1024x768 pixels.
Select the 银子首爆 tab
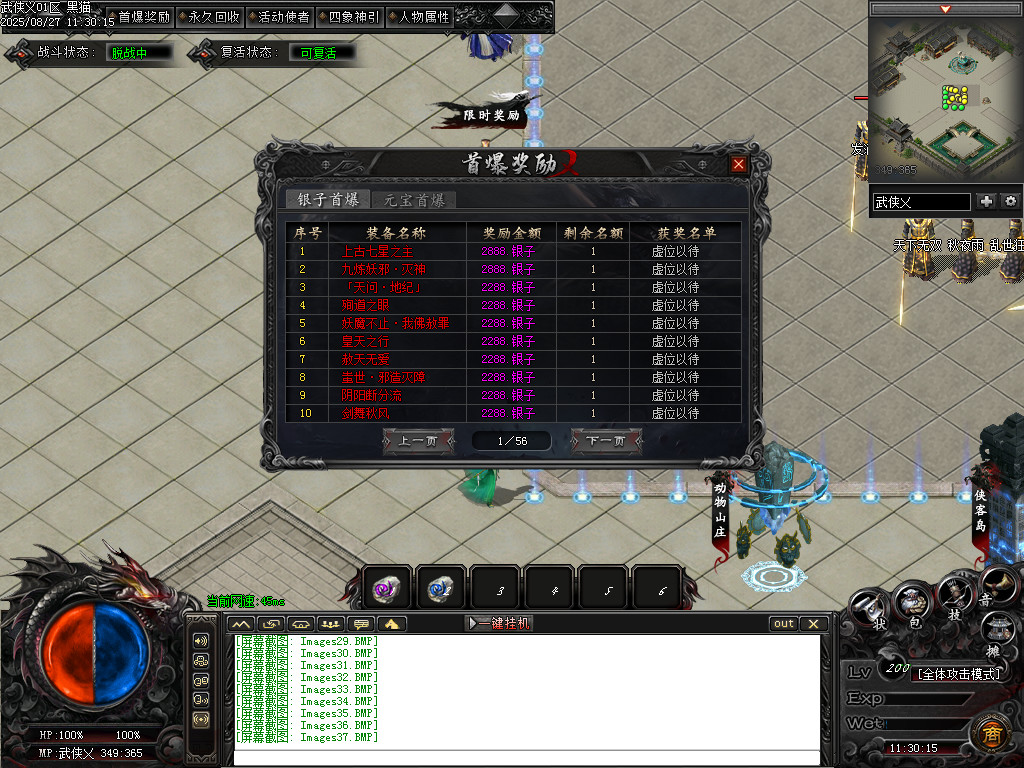point(328,200)
